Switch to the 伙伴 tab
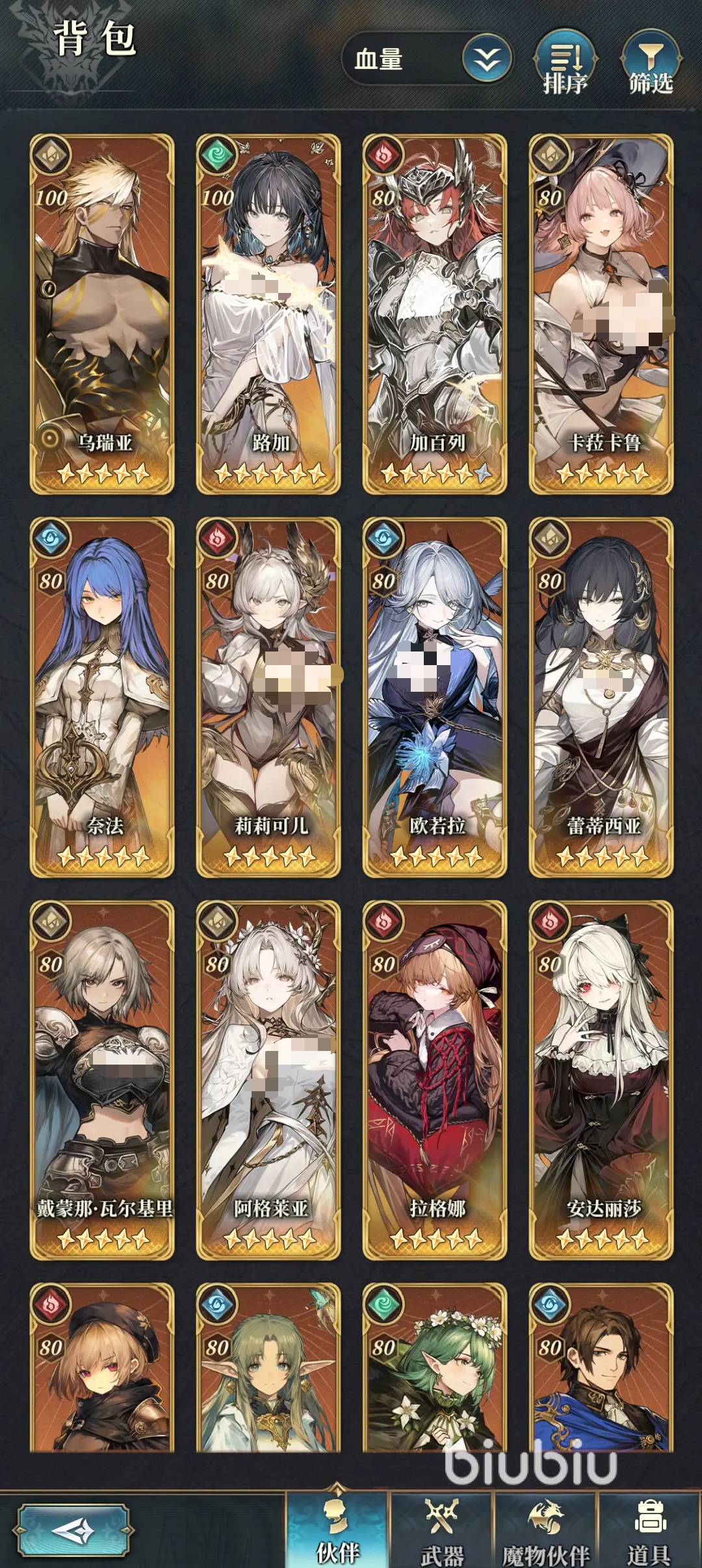702x1568 pixels. [337, 1530]
